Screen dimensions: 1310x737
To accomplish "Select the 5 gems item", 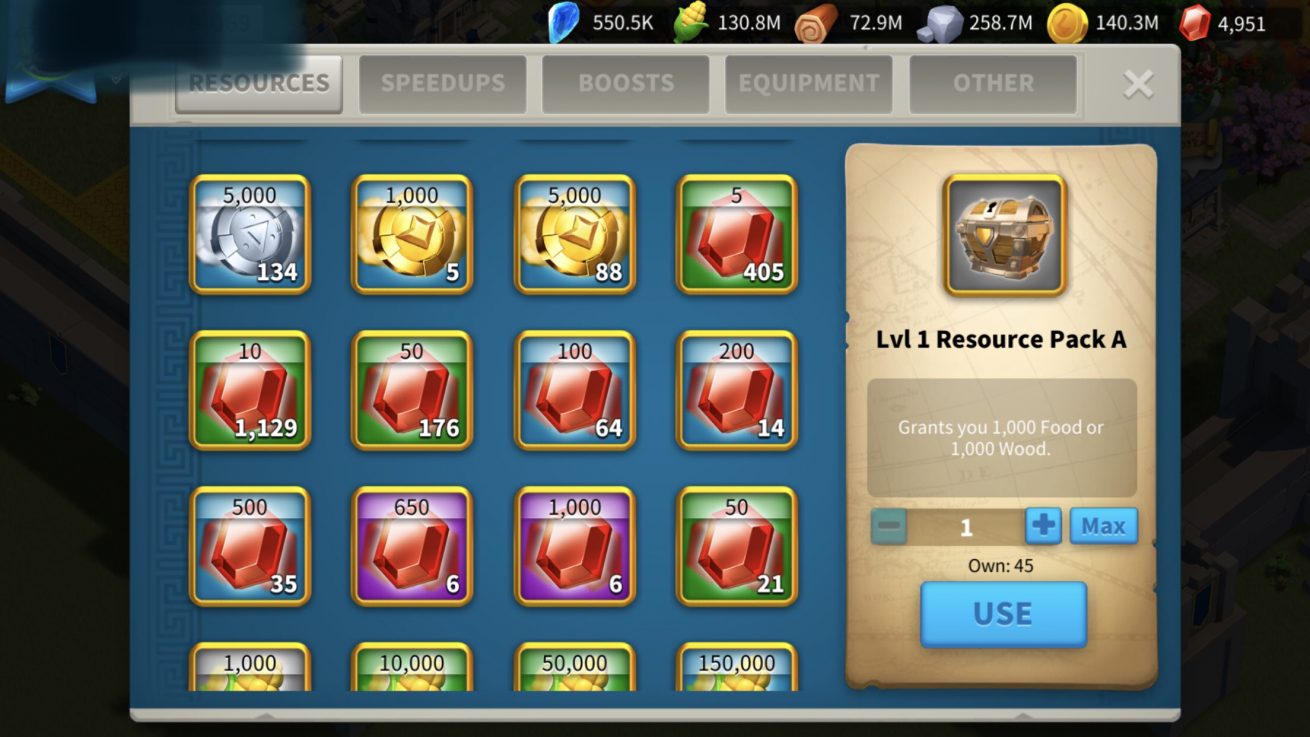I will click(x=737, y=234).
